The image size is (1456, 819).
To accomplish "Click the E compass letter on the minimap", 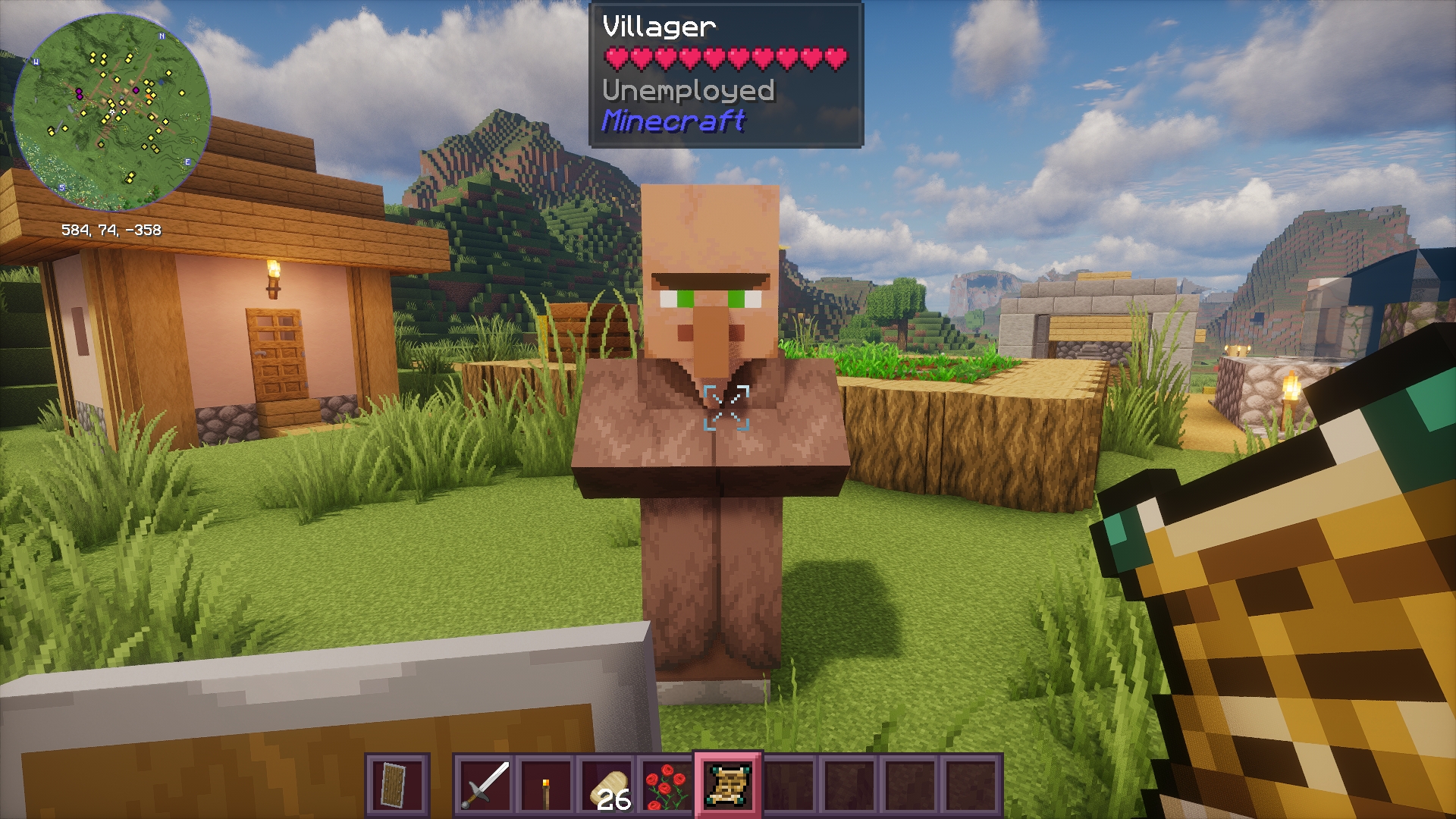I will pos(188,162).
